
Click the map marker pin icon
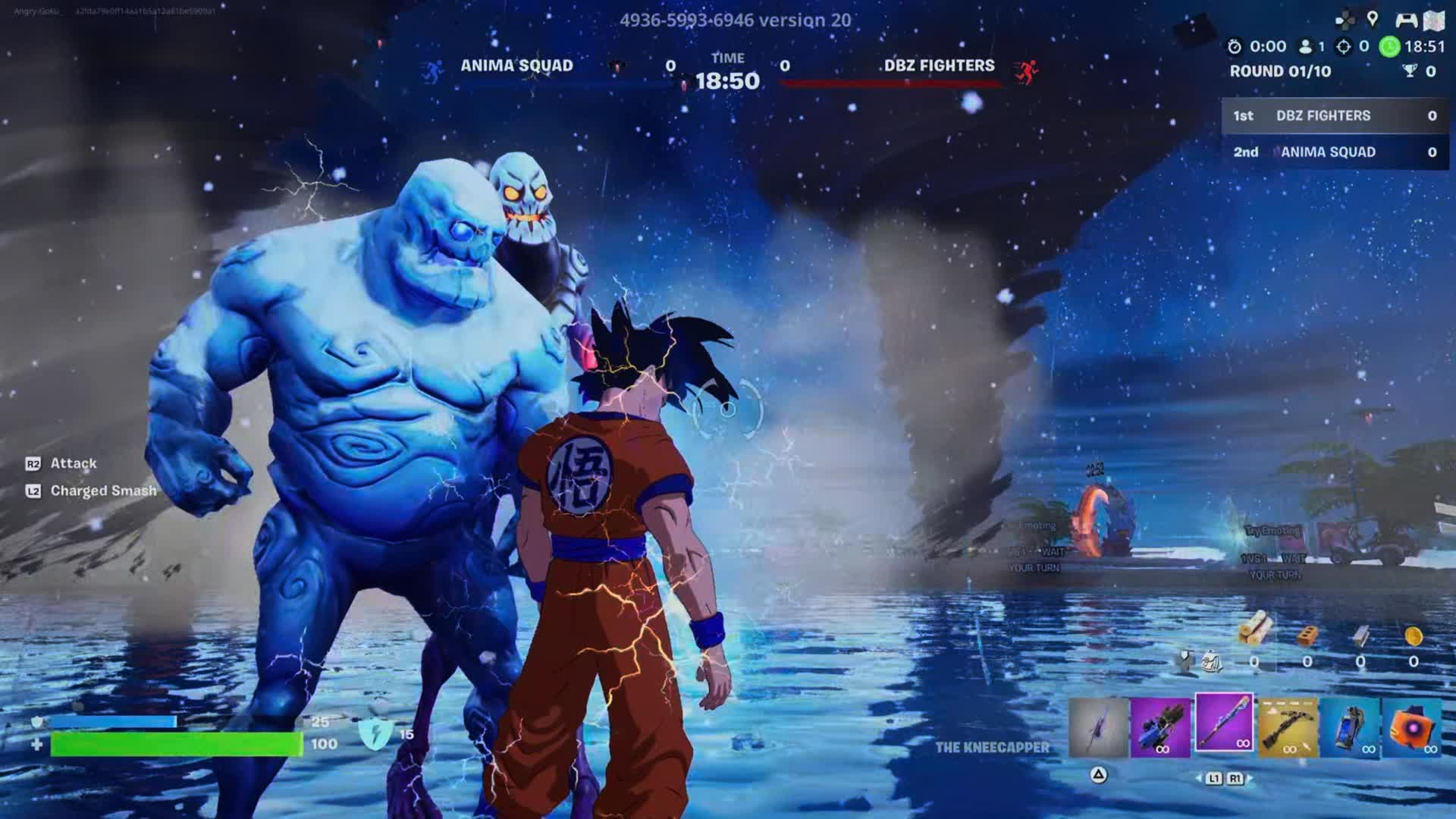click(1373, 20)
